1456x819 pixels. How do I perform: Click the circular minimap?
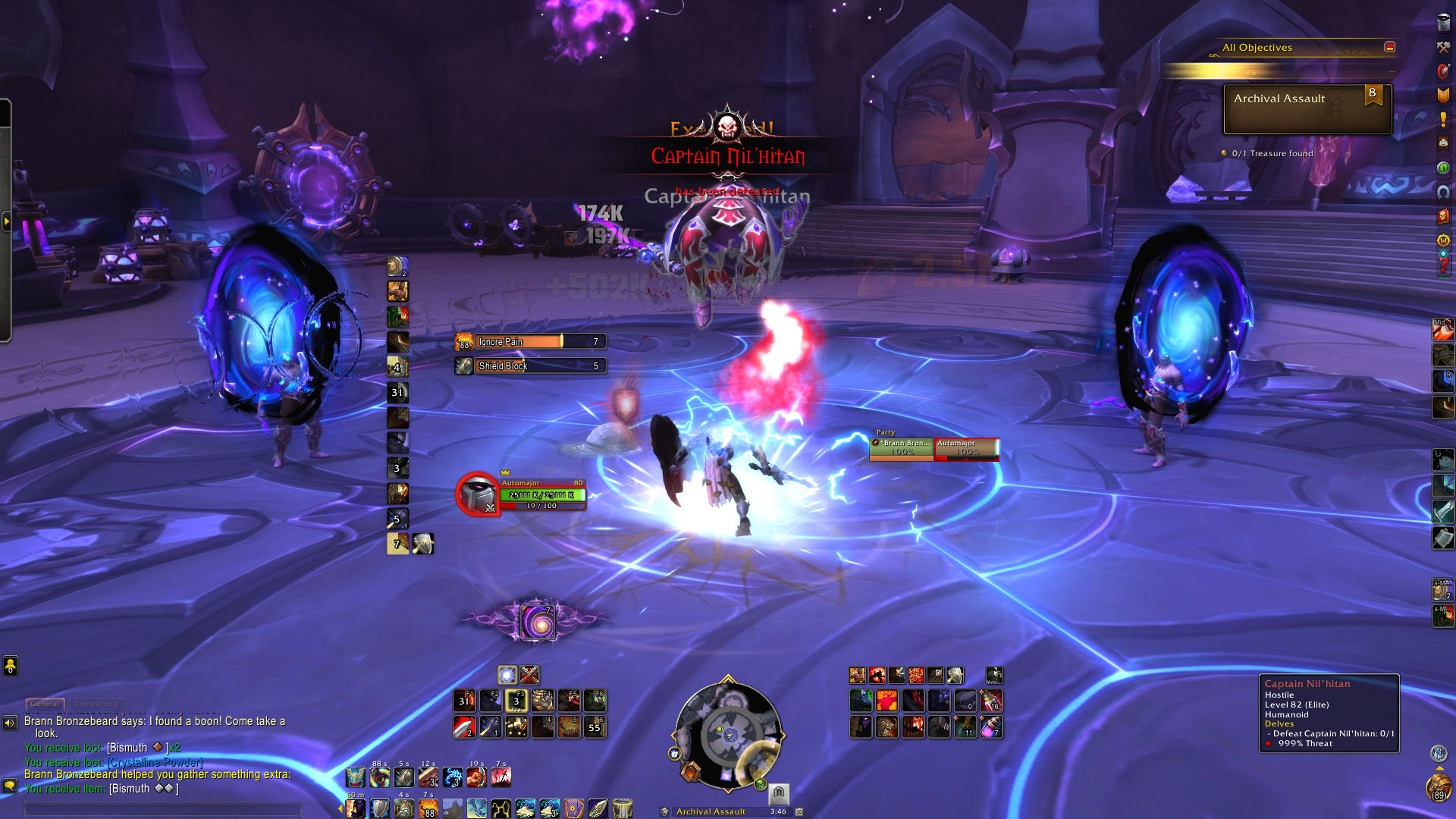tap(727, 734)
